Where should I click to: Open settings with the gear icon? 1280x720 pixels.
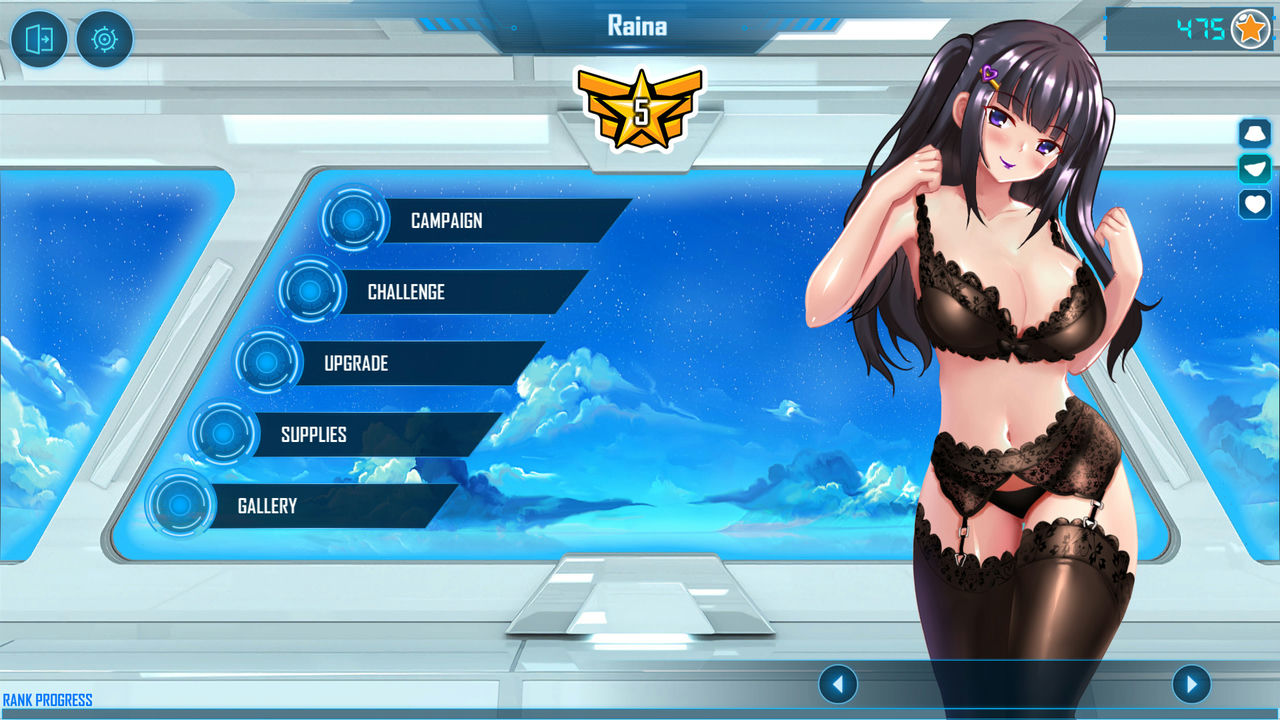104,39
